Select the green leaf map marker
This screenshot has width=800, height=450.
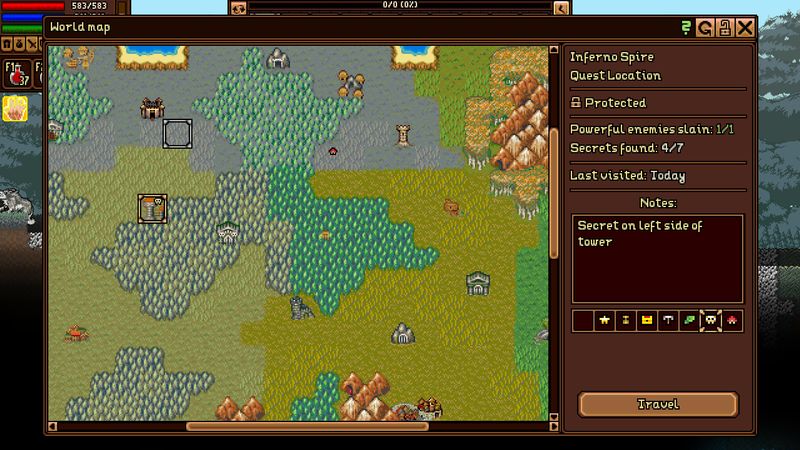(x=688, y=321)
